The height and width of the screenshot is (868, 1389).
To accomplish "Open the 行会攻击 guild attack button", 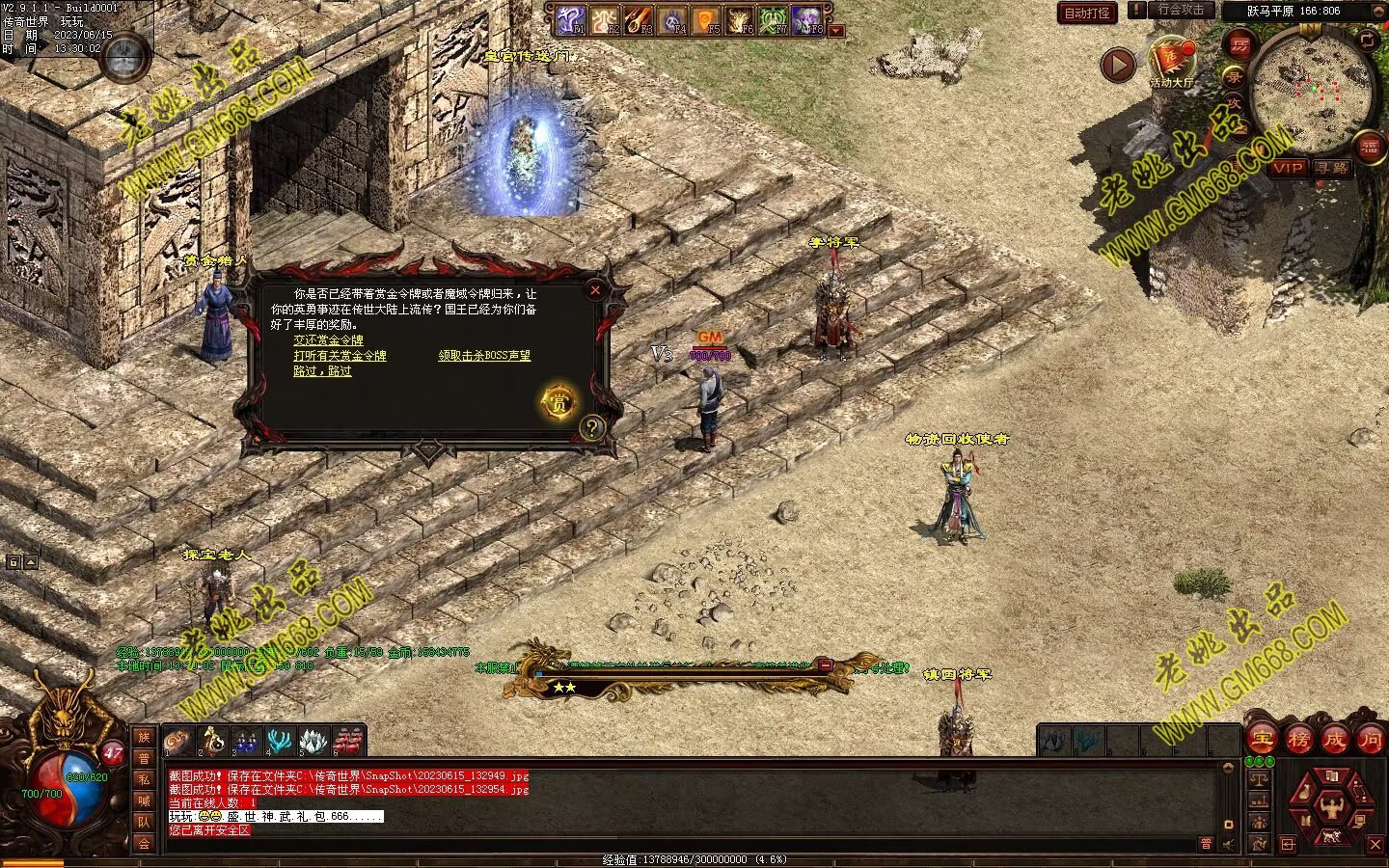I will point(1180,11).
